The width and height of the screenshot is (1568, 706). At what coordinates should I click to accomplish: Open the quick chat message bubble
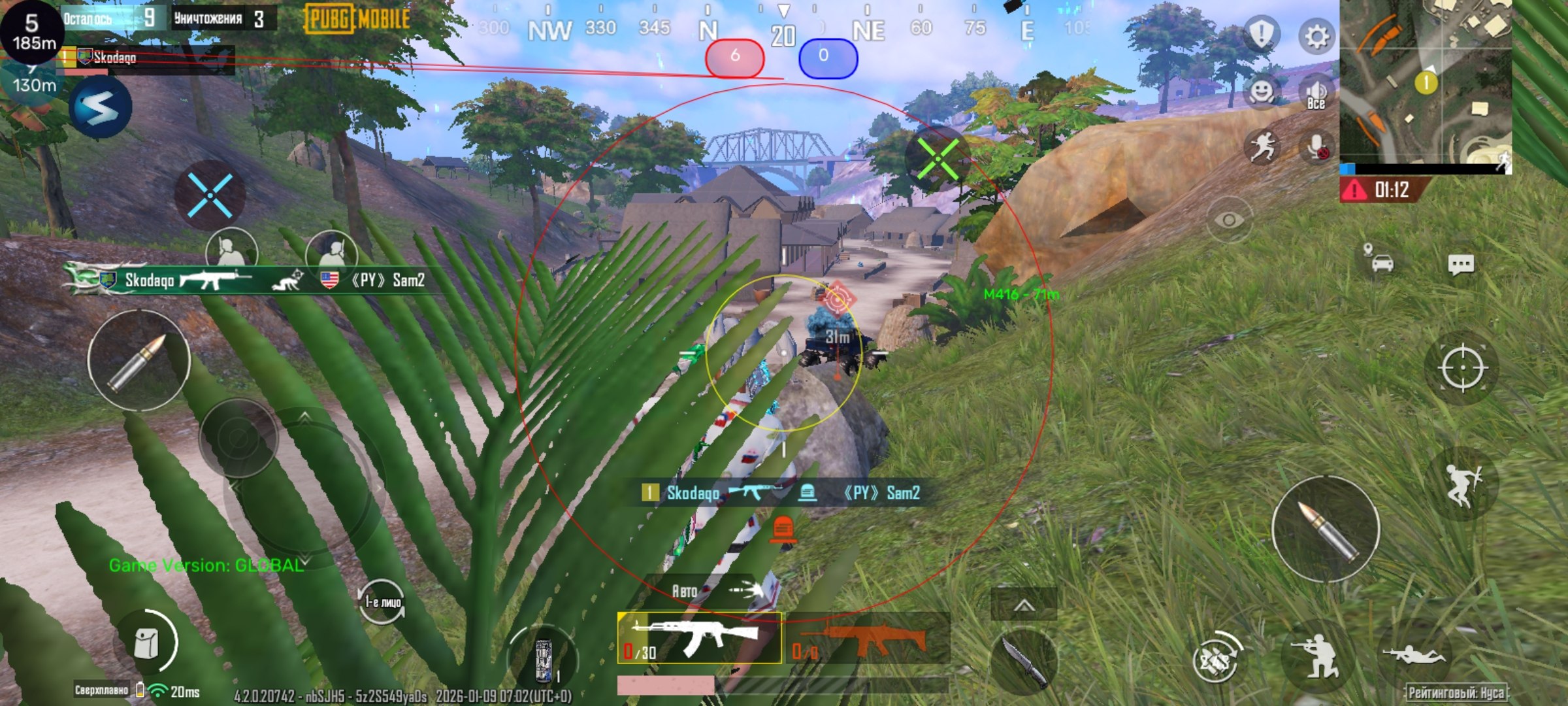point(1460,264)
